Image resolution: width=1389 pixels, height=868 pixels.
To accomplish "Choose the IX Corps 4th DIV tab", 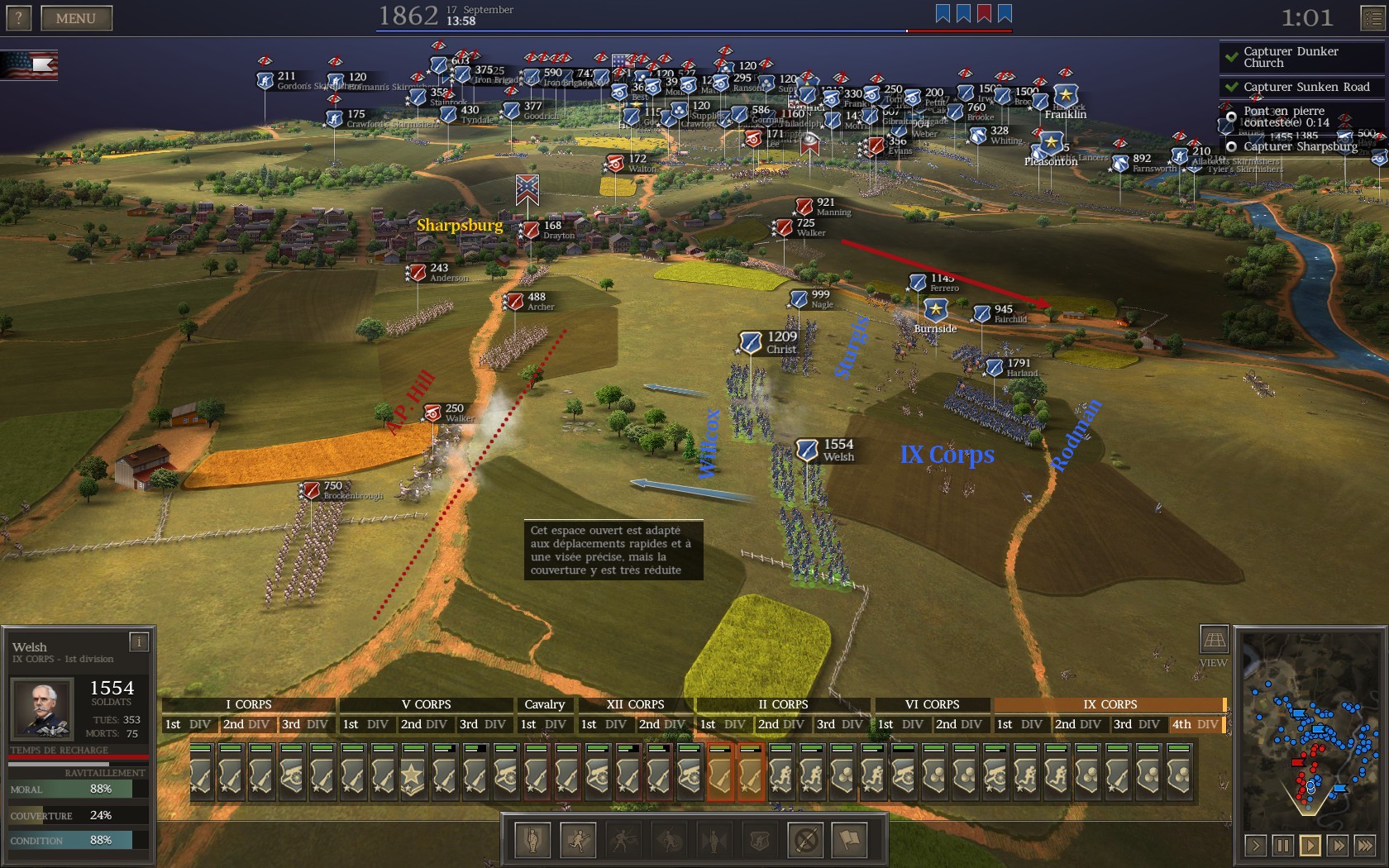I will [1195, 724].
